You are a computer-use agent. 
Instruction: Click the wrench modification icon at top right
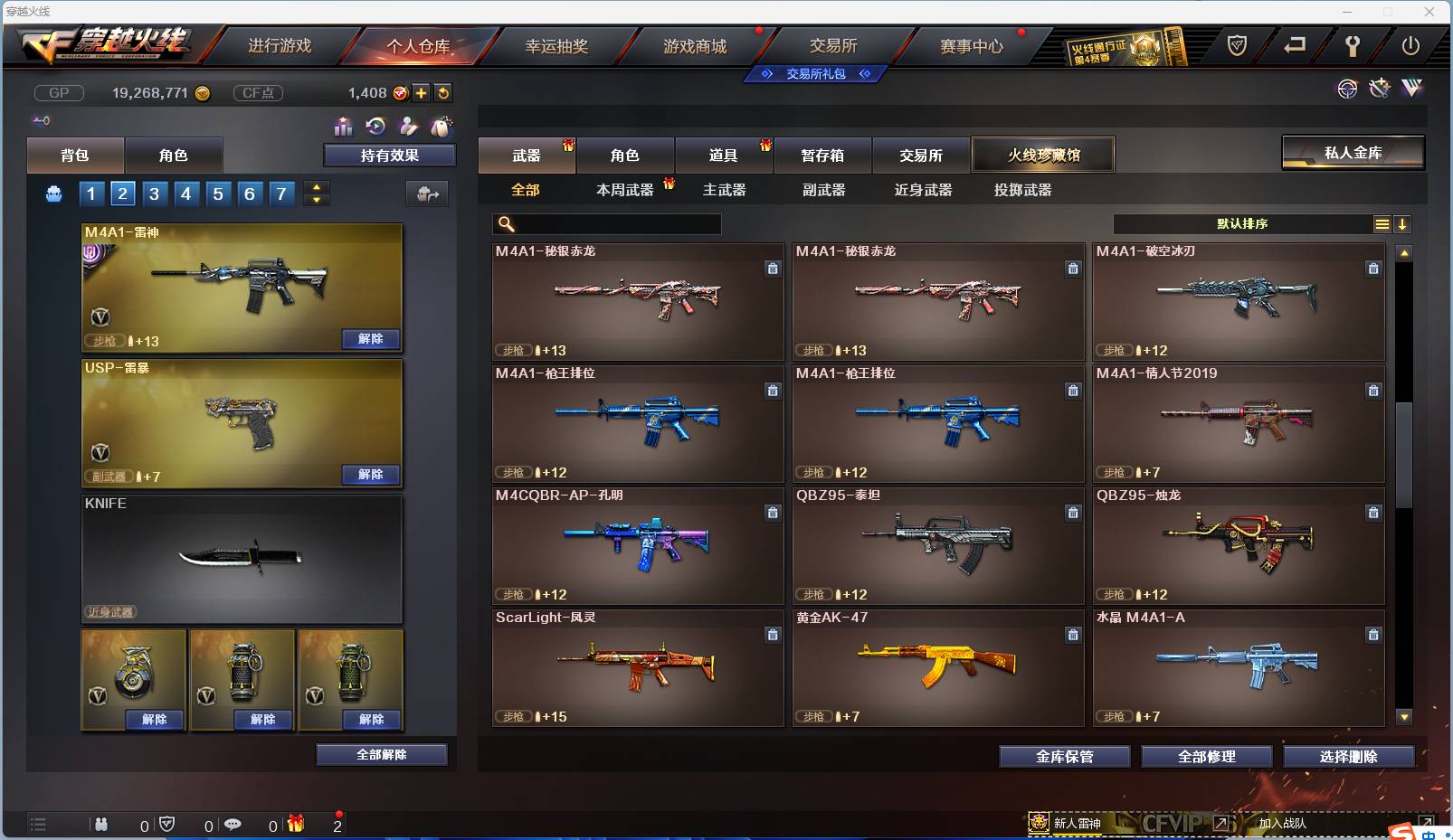click(x=1380, y=88)
